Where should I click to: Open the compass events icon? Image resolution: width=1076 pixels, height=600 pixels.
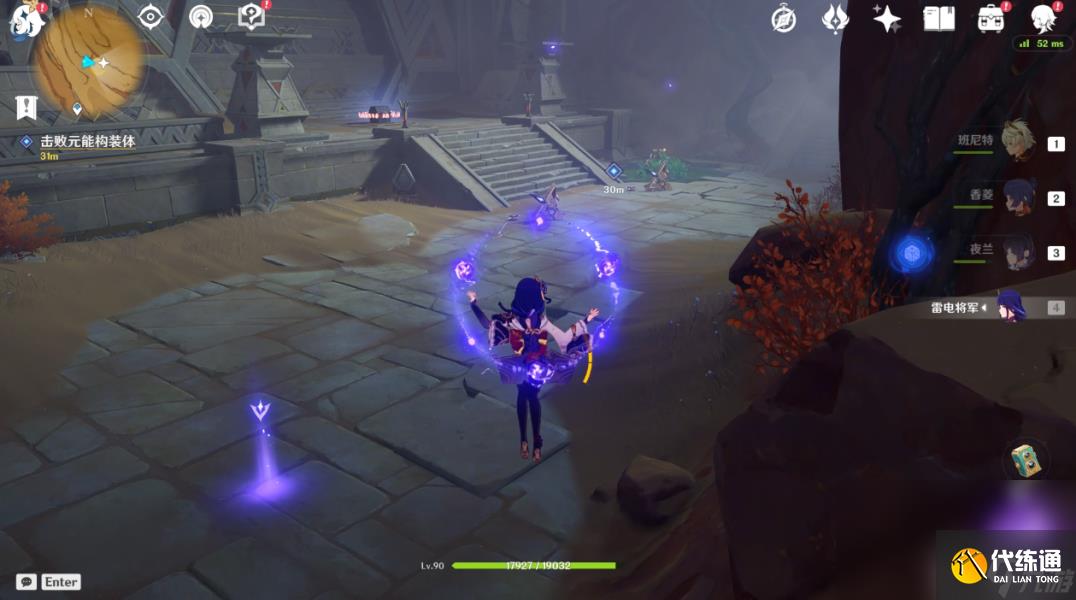pos(784,18)
